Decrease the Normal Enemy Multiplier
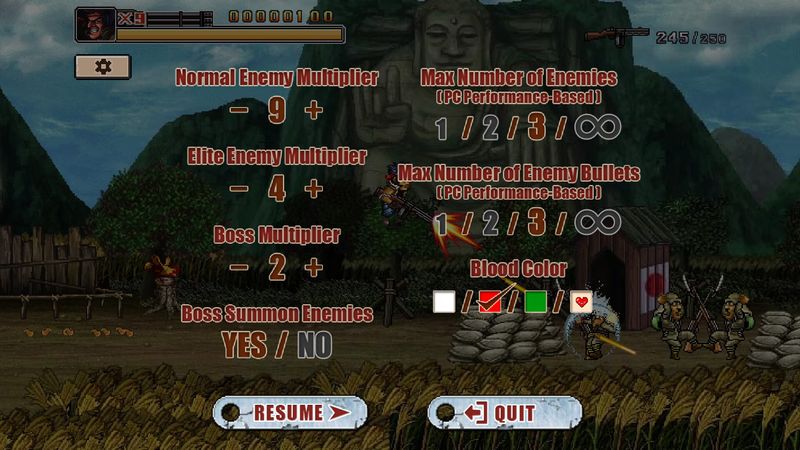This screenshot has height=450, width=800. click(239, 110)
